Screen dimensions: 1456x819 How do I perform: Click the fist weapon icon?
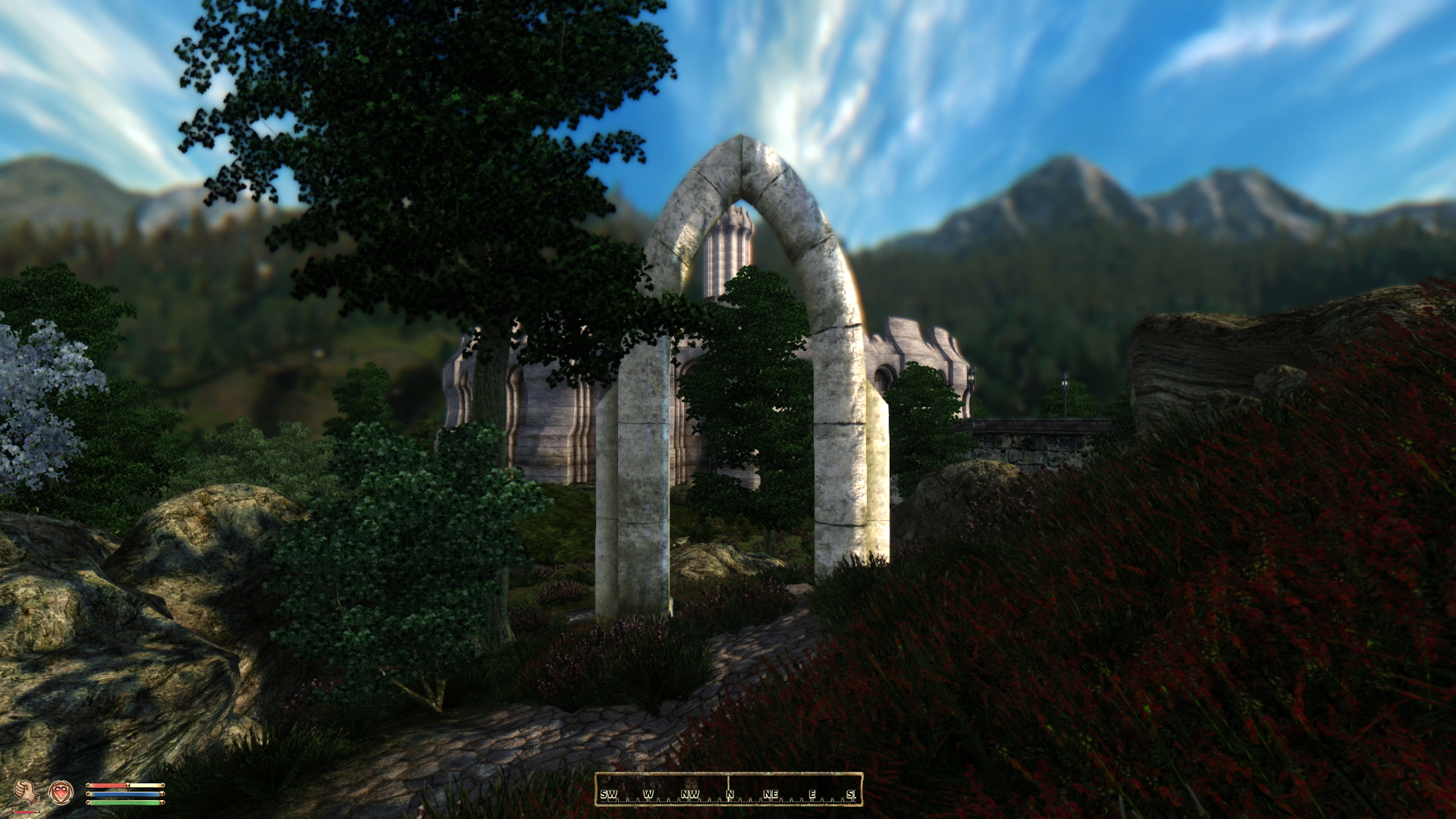point(27,792)
